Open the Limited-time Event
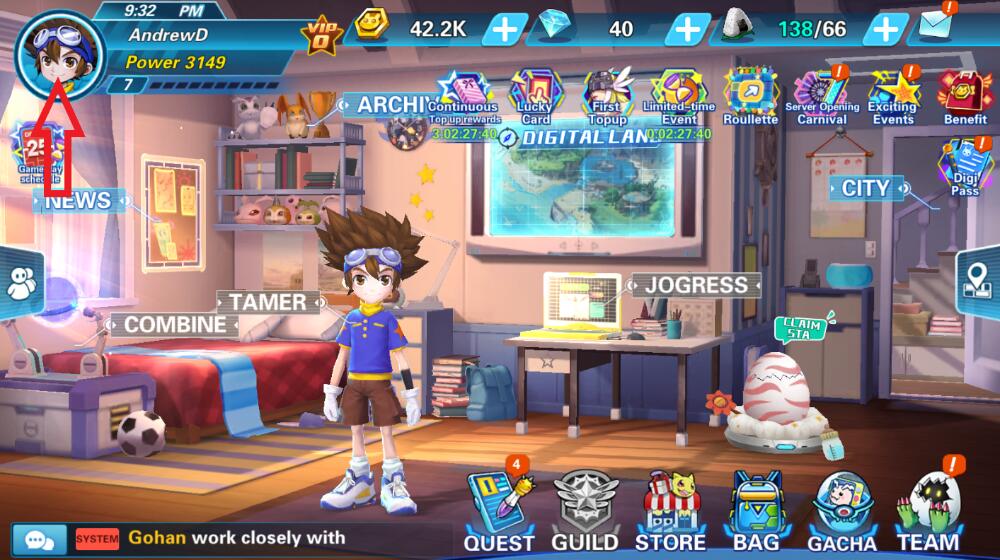The image size is (1000, 560). 679,96
